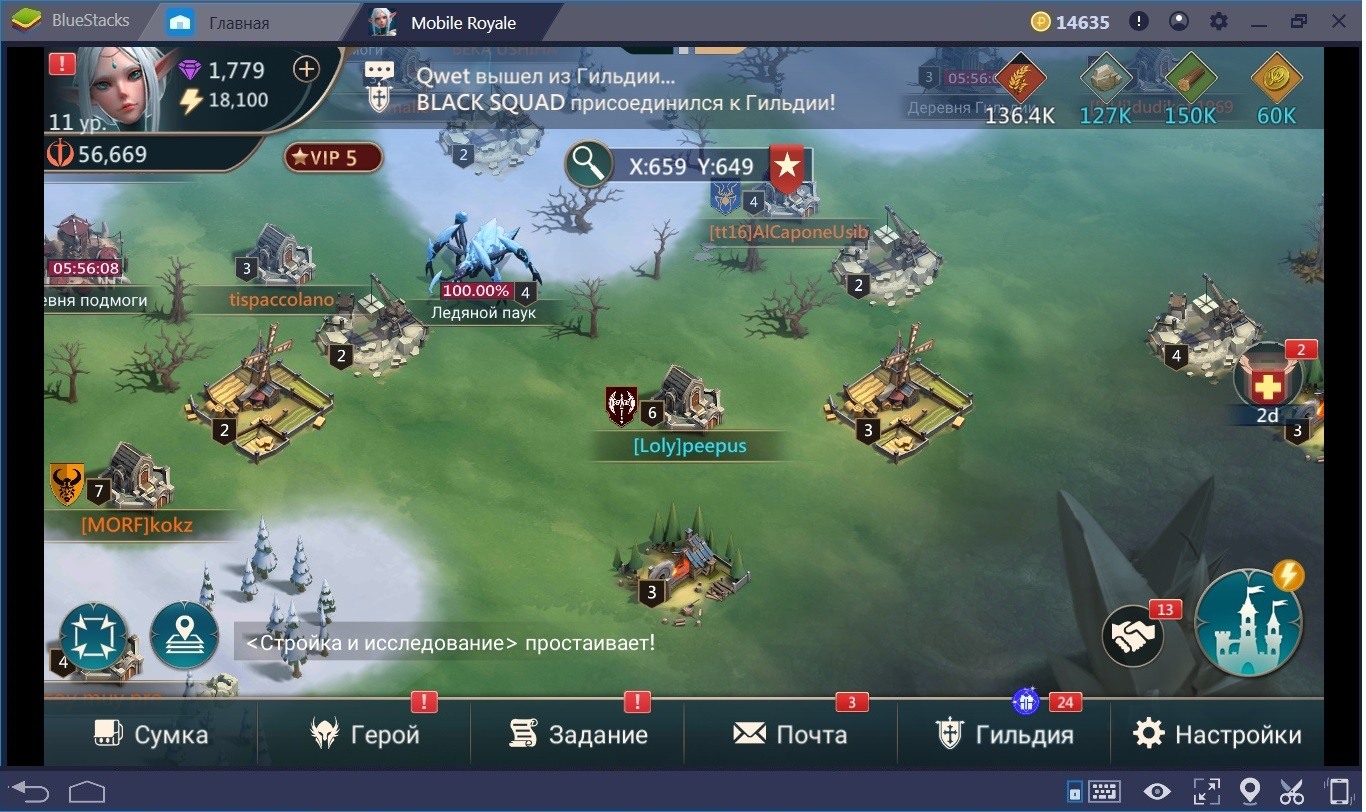
Task: Open the Герой hero menu
Action: [x=364, y=735]
